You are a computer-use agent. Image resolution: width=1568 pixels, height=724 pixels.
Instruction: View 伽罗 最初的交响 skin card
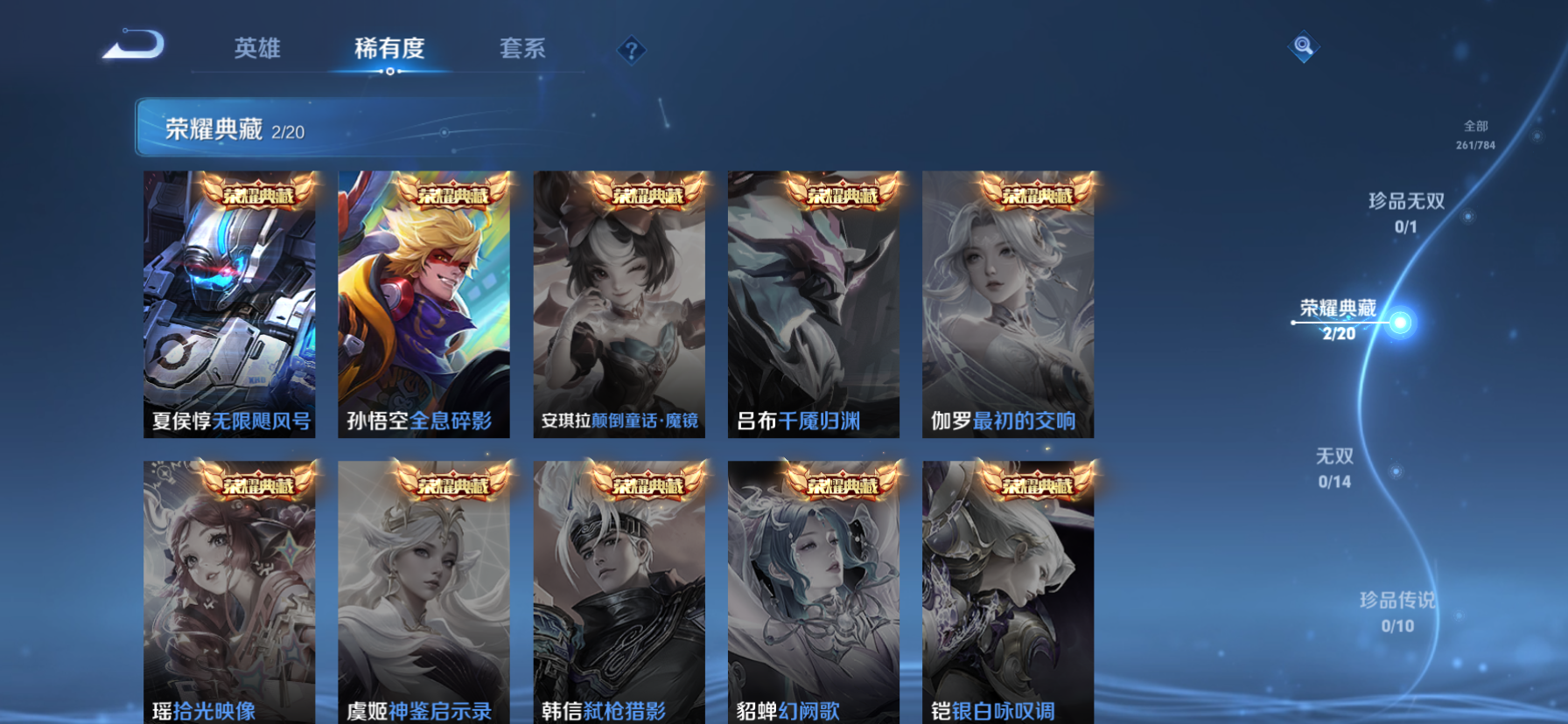click(1008, 303)
